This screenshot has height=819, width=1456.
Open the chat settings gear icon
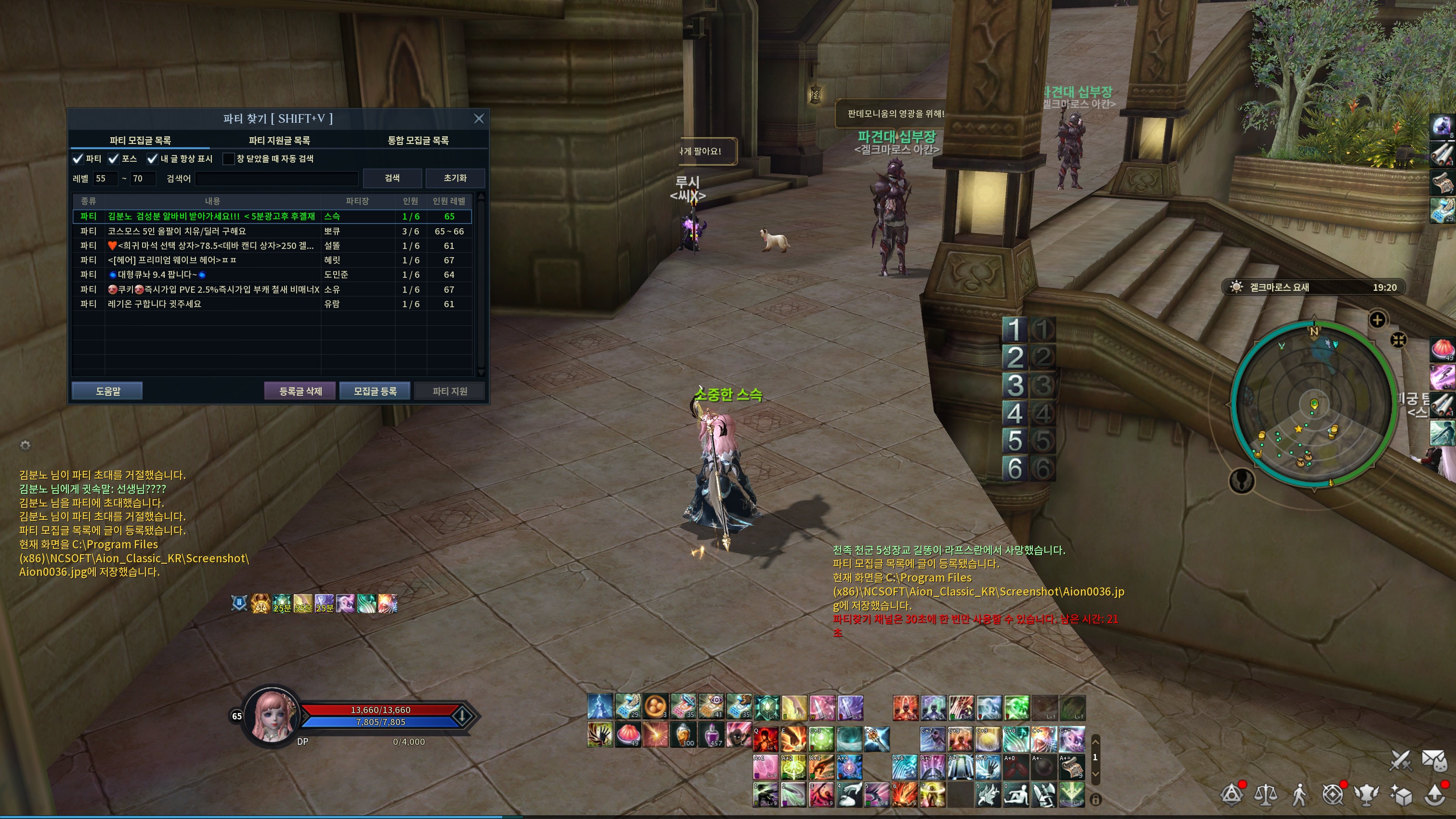(25, 445)
